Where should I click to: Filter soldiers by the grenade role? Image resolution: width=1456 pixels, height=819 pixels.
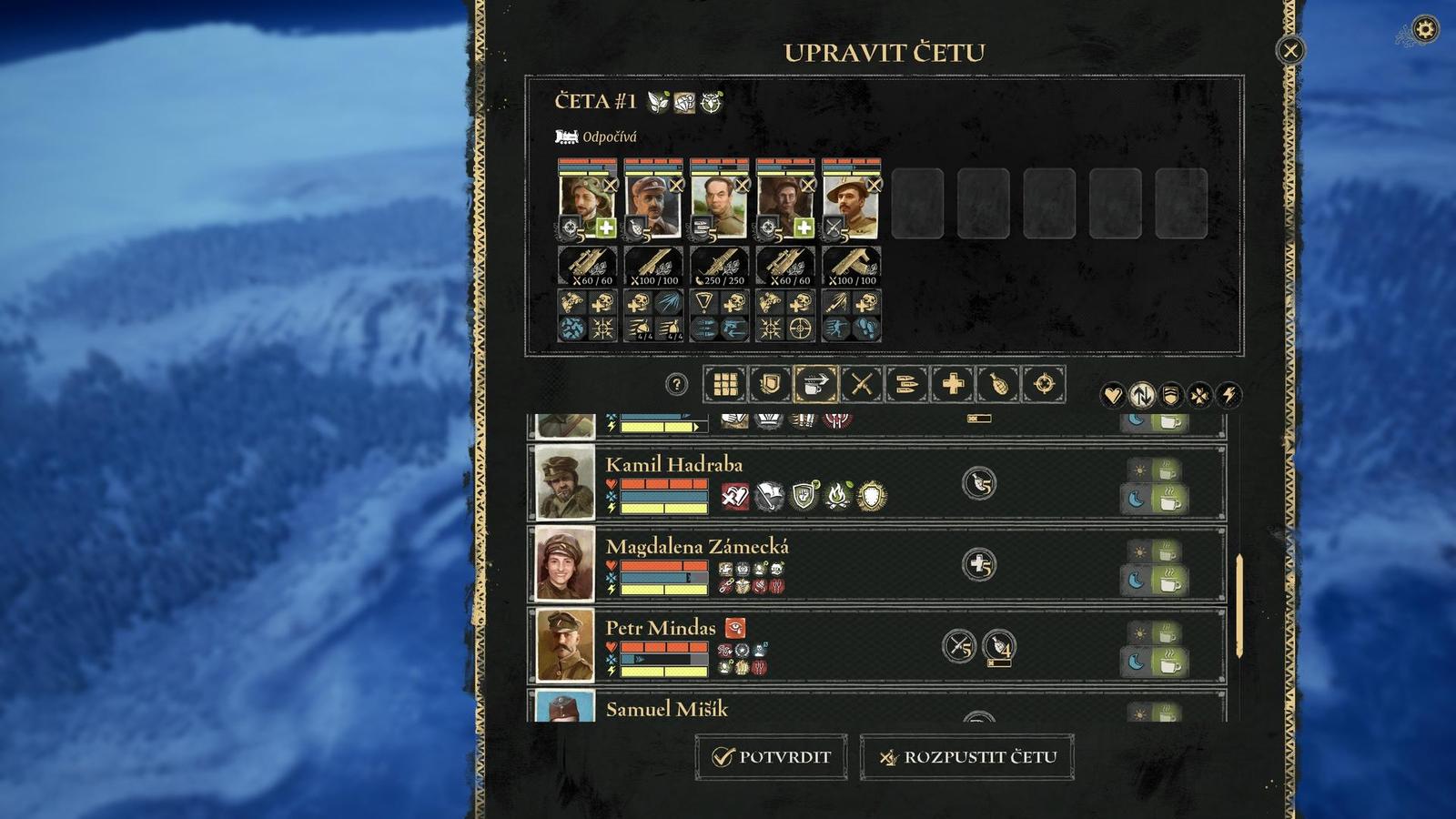[x=998, y=385]
